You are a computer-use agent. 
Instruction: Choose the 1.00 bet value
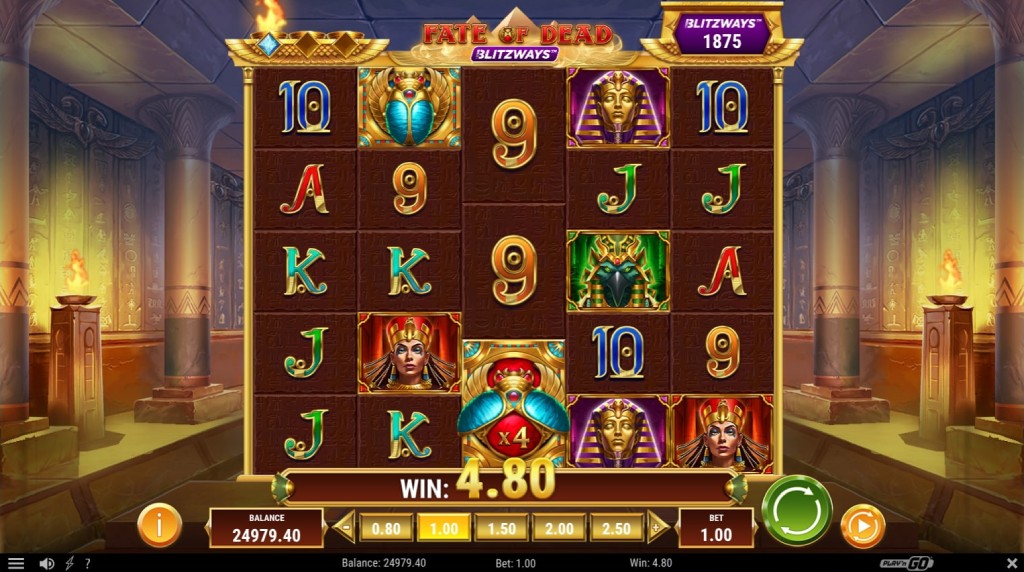click(444, 527)
